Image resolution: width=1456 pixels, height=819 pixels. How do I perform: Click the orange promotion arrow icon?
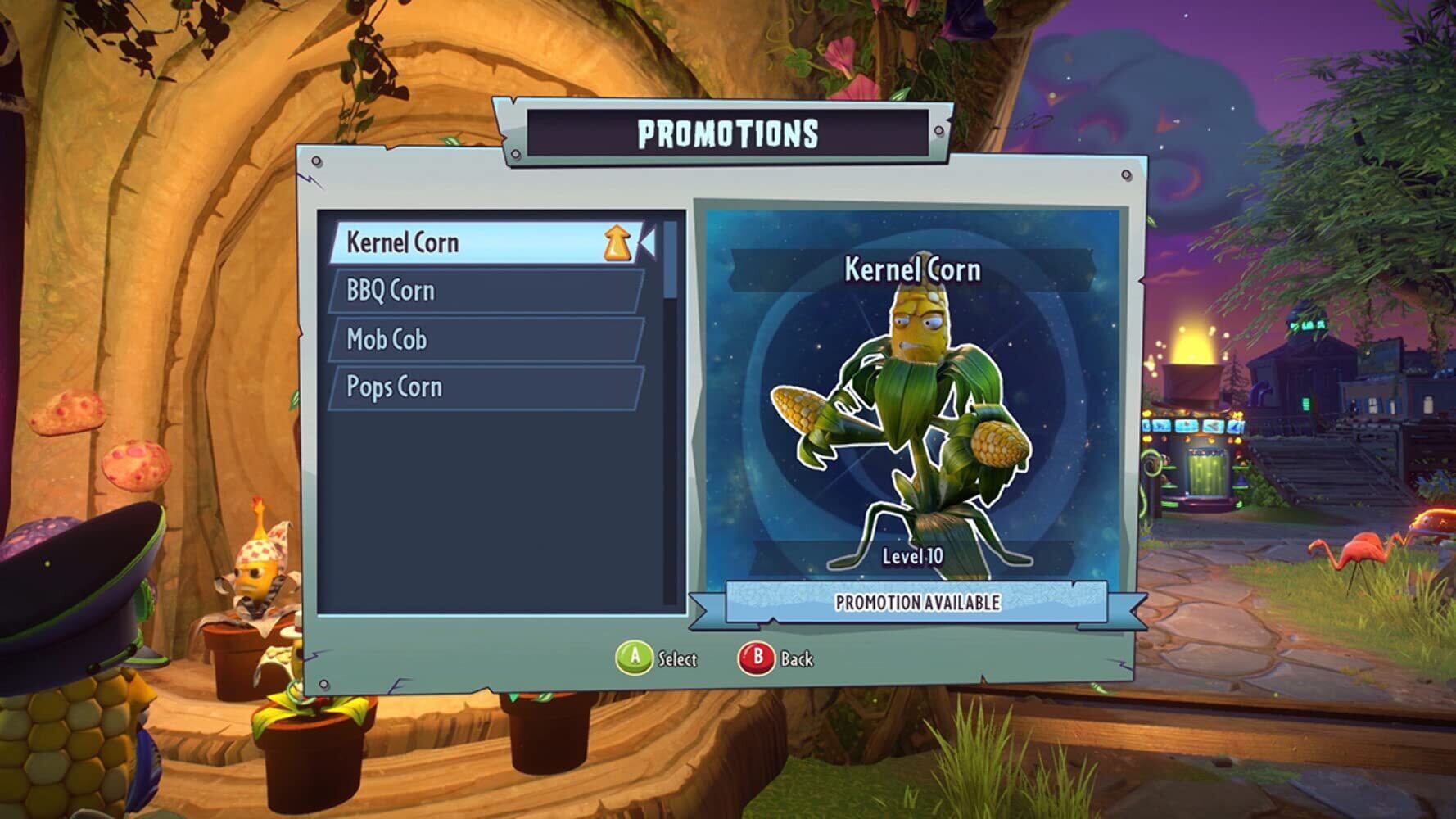[618, 243]
